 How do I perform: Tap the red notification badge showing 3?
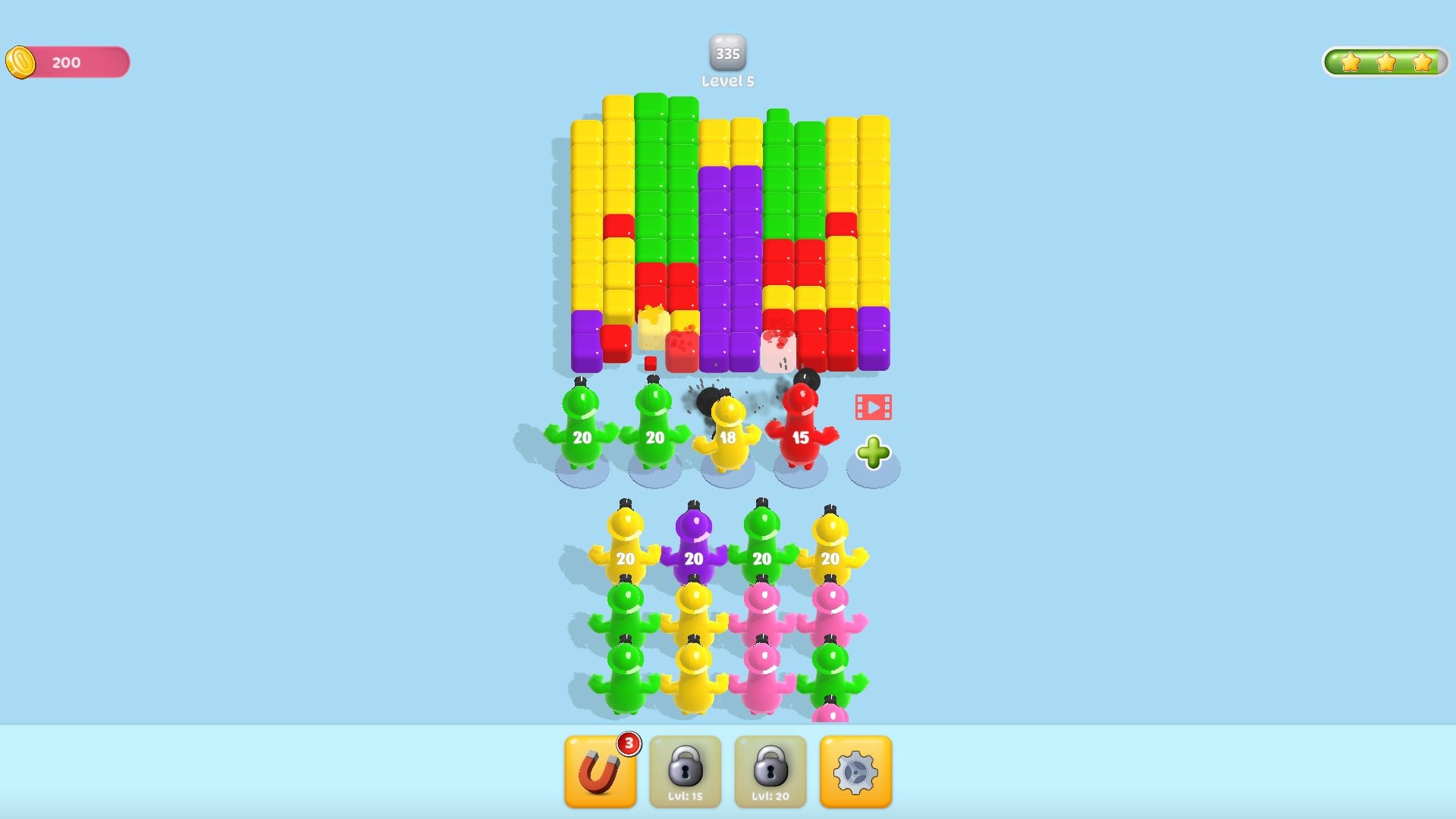point(629,744)
